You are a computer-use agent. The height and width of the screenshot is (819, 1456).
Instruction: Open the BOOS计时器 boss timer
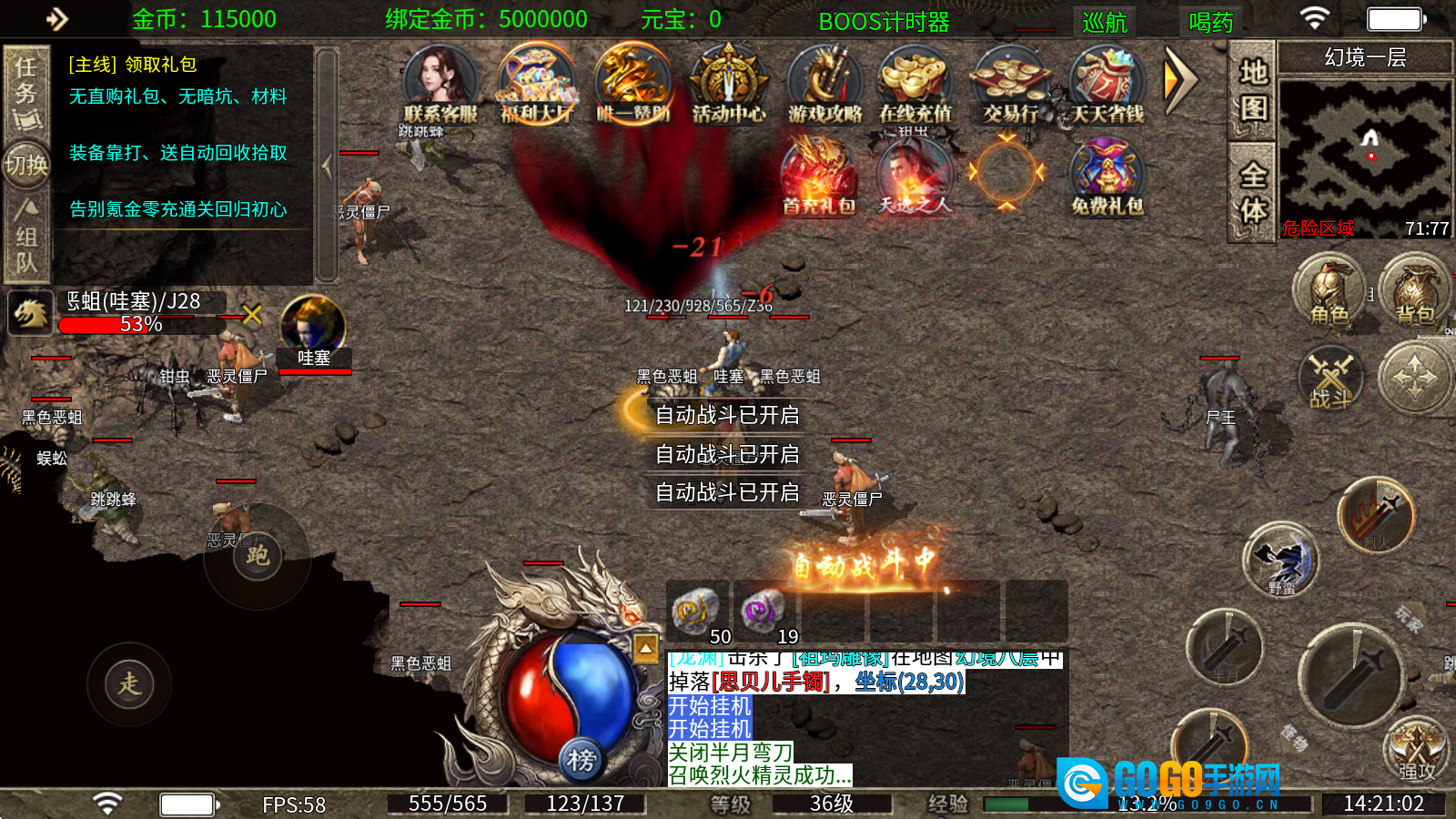(884, 21)
